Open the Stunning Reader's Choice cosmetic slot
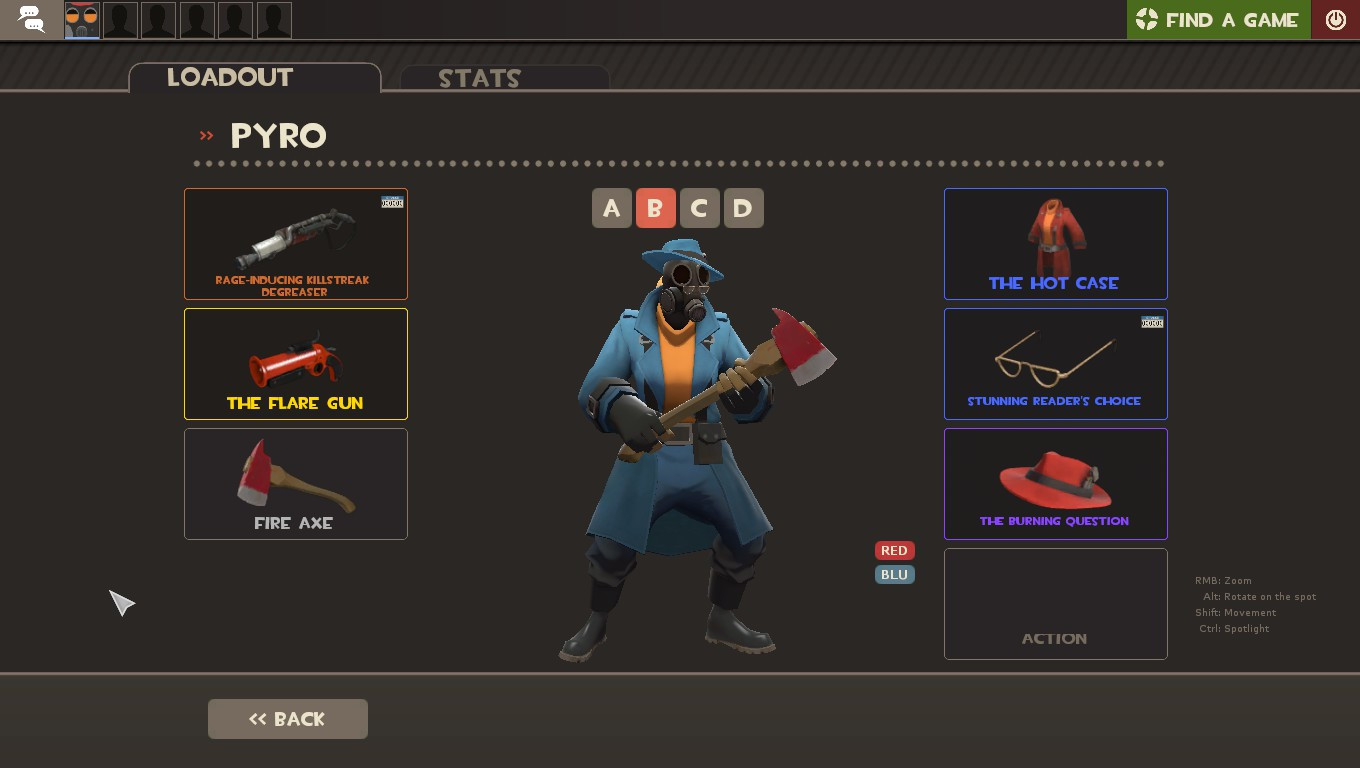The image size is (1360, 768). pos(1055,363)
